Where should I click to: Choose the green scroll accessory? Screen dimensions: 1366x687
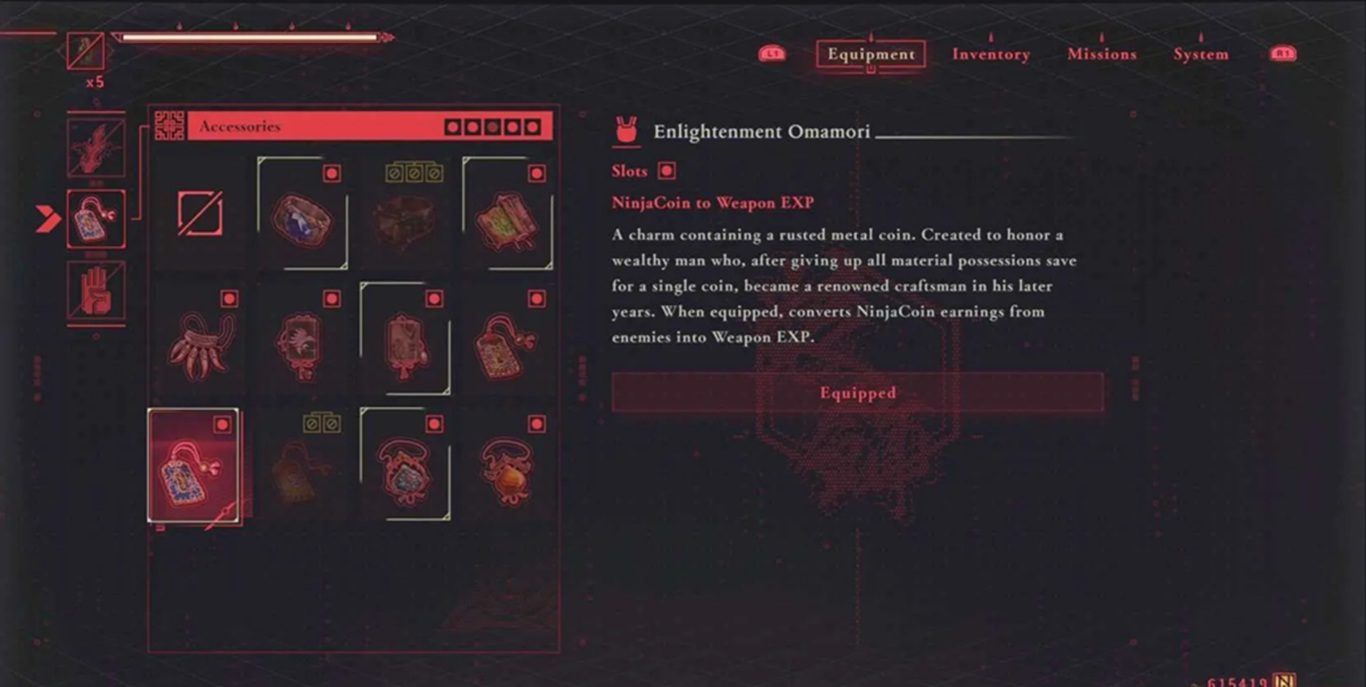click(x=507, y=214)
